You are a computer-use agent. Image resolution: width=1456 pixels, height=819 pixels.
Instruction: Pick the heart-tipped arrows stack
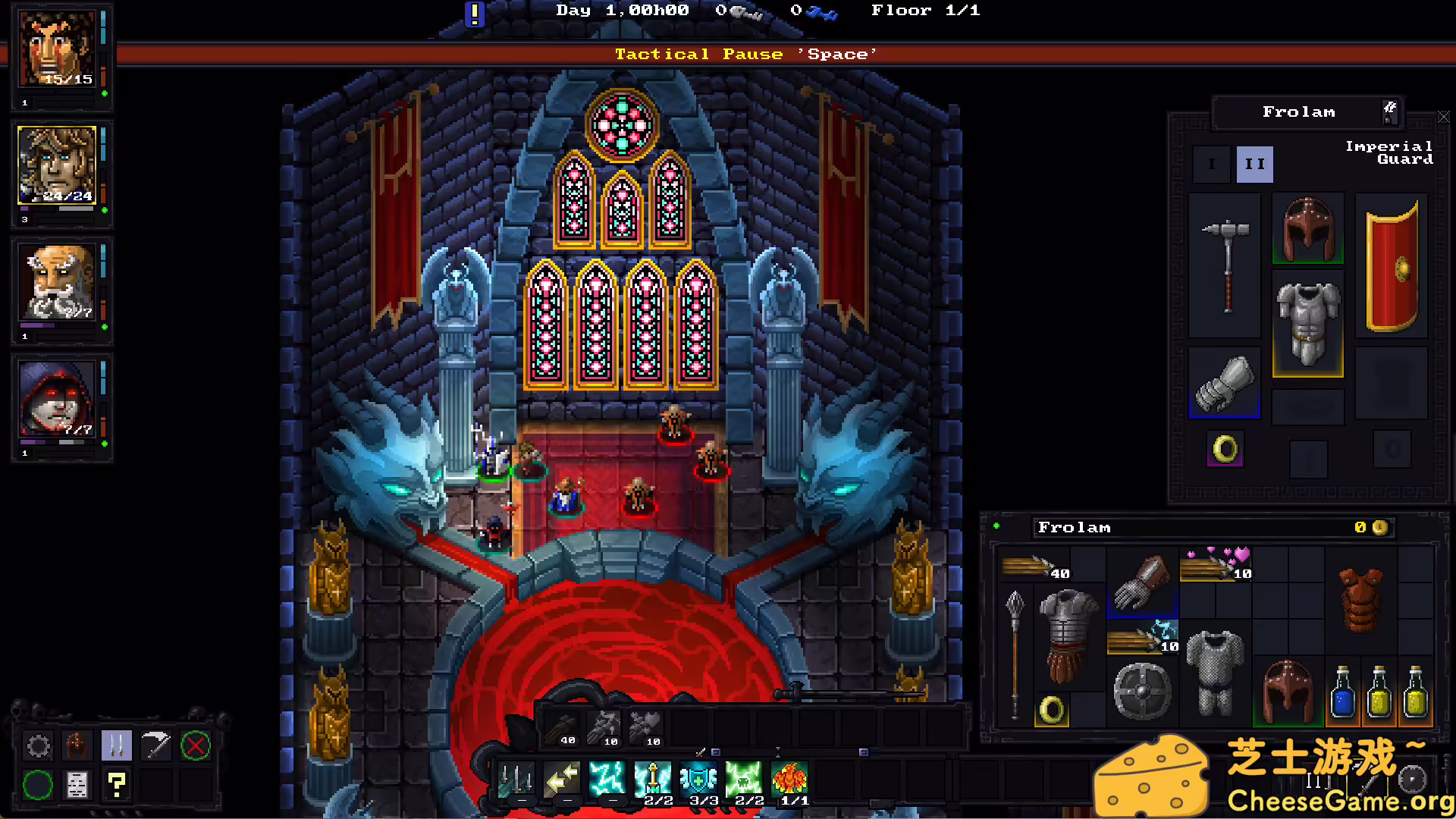(x=1216, y=564)
